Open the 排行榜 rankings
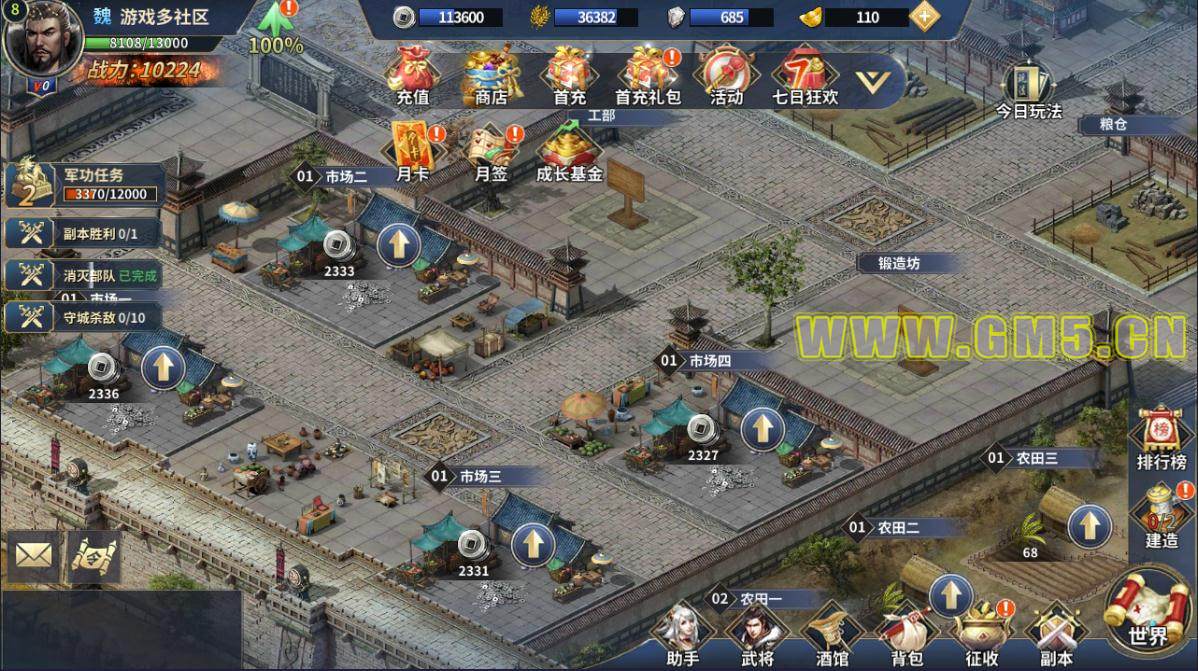Screen dimensions: 1198x671 tap(1162, 440)
